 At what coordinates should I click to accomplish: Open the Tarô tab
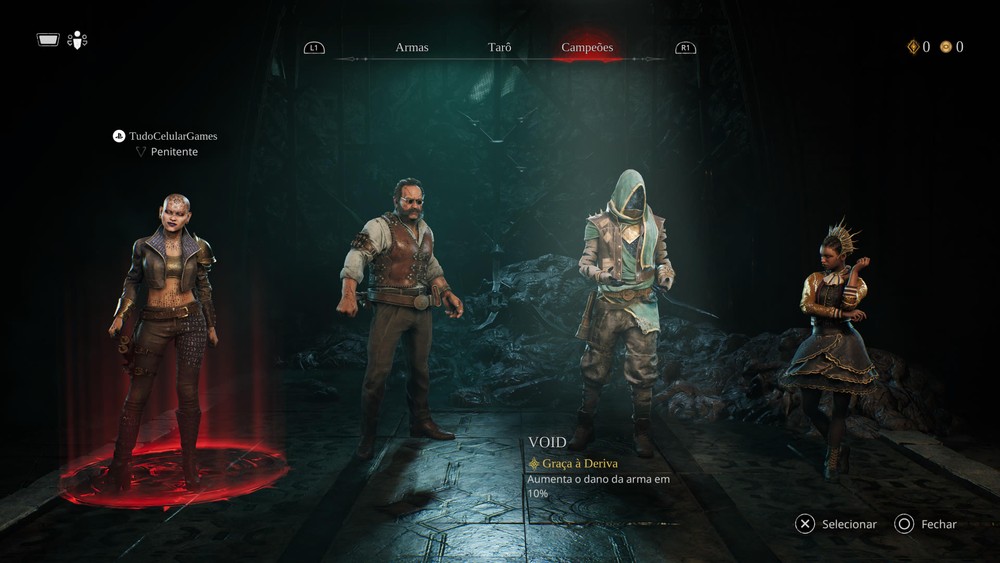499,47
